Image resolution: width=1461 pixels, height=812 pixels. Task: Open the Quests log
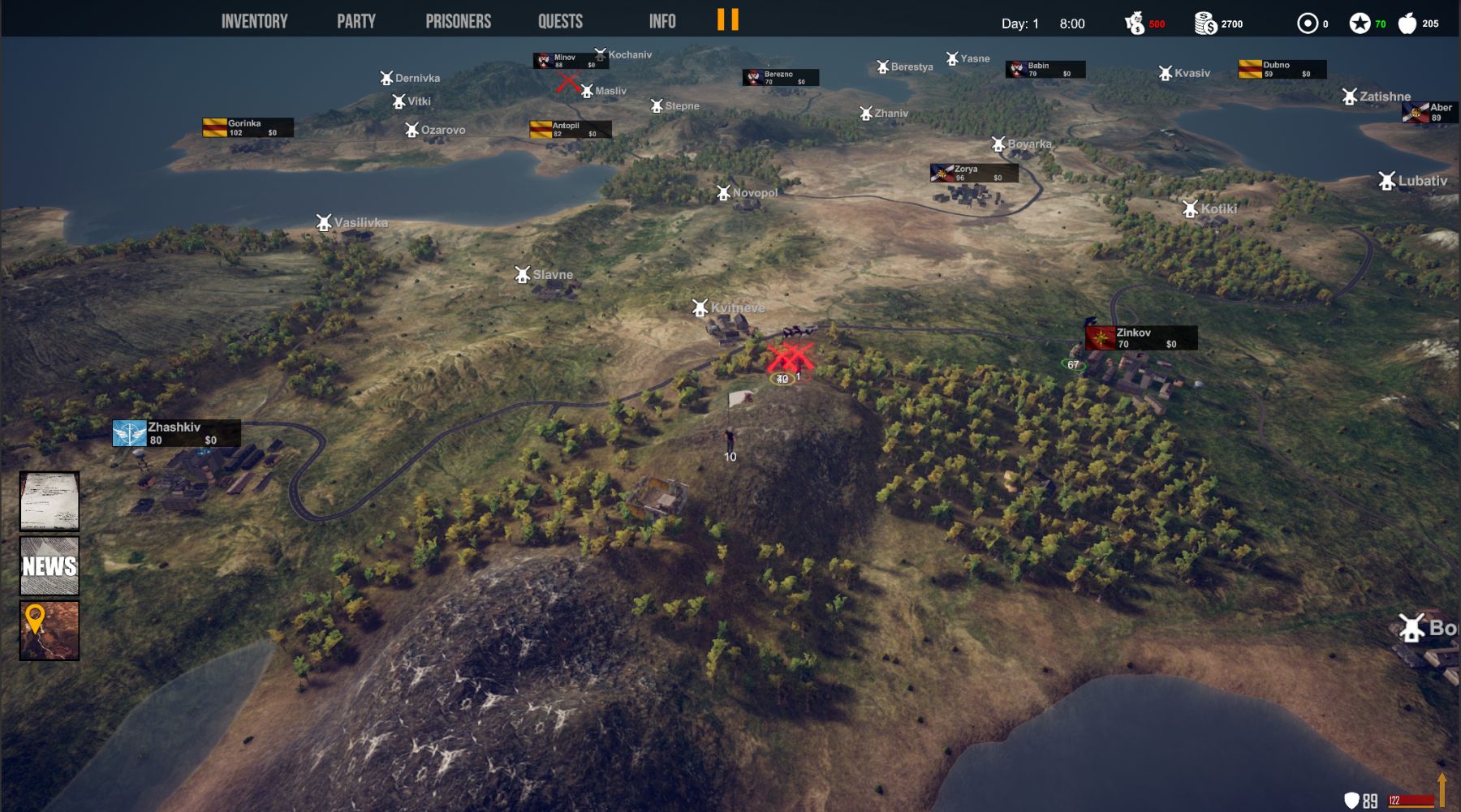pyautogui.click(x=560, y=21)
